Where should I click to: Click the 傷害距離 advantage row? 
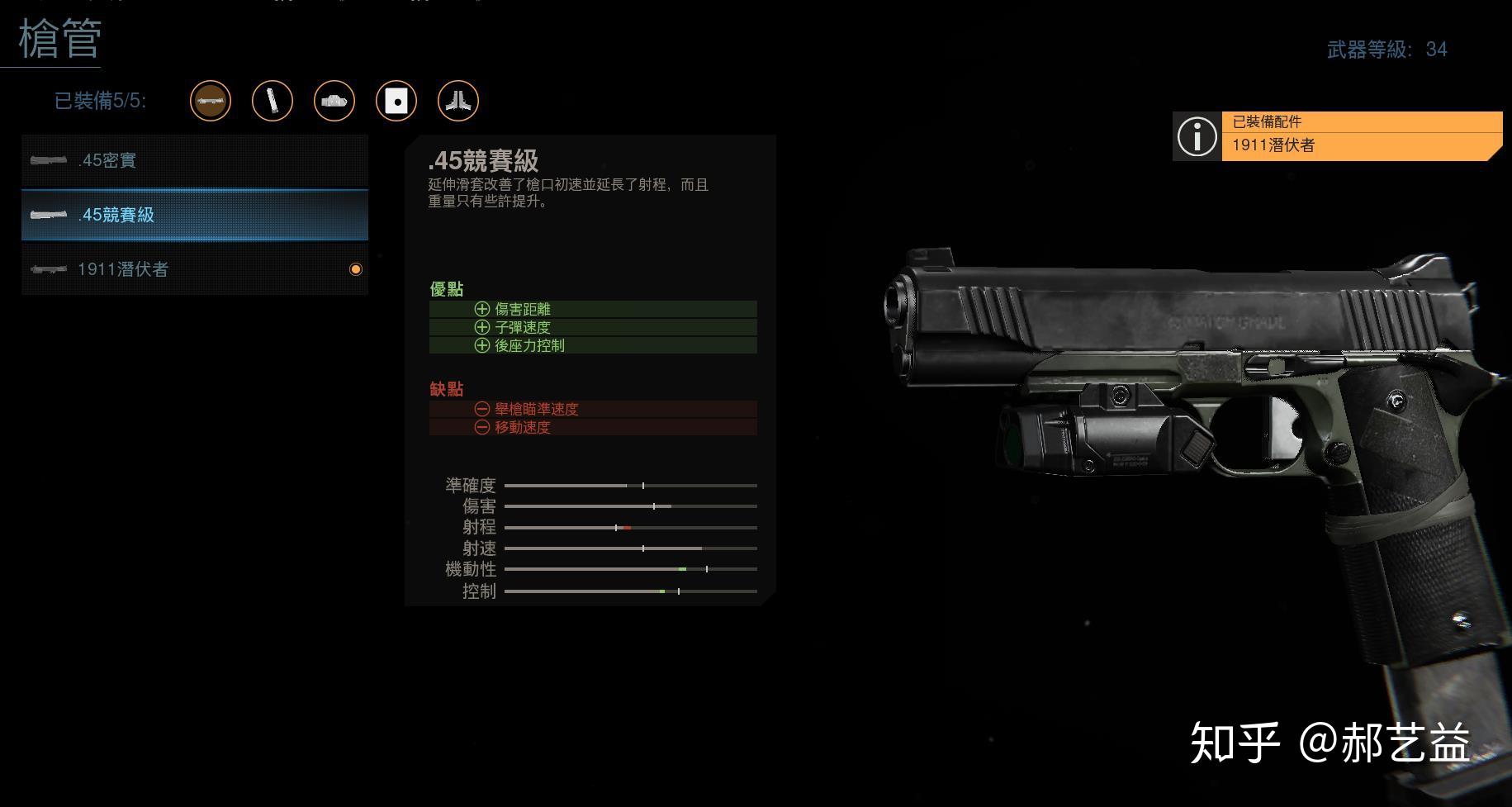click(x=592, y=308)
